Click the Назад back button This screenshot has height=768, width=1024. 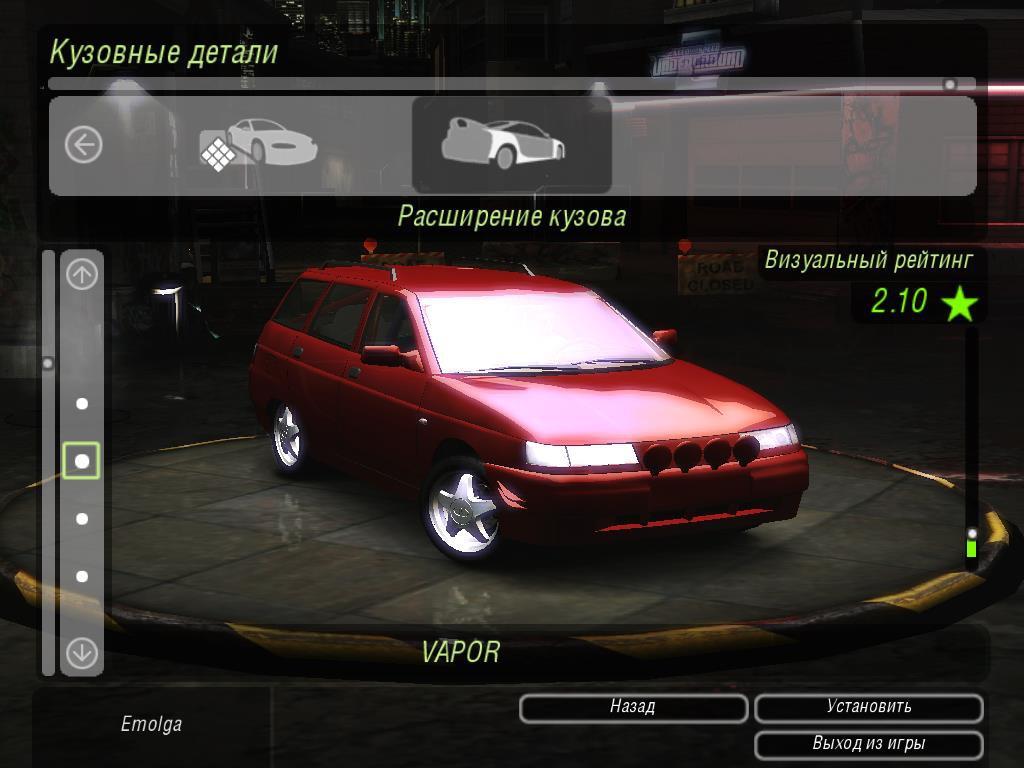[x=633, y=708]
